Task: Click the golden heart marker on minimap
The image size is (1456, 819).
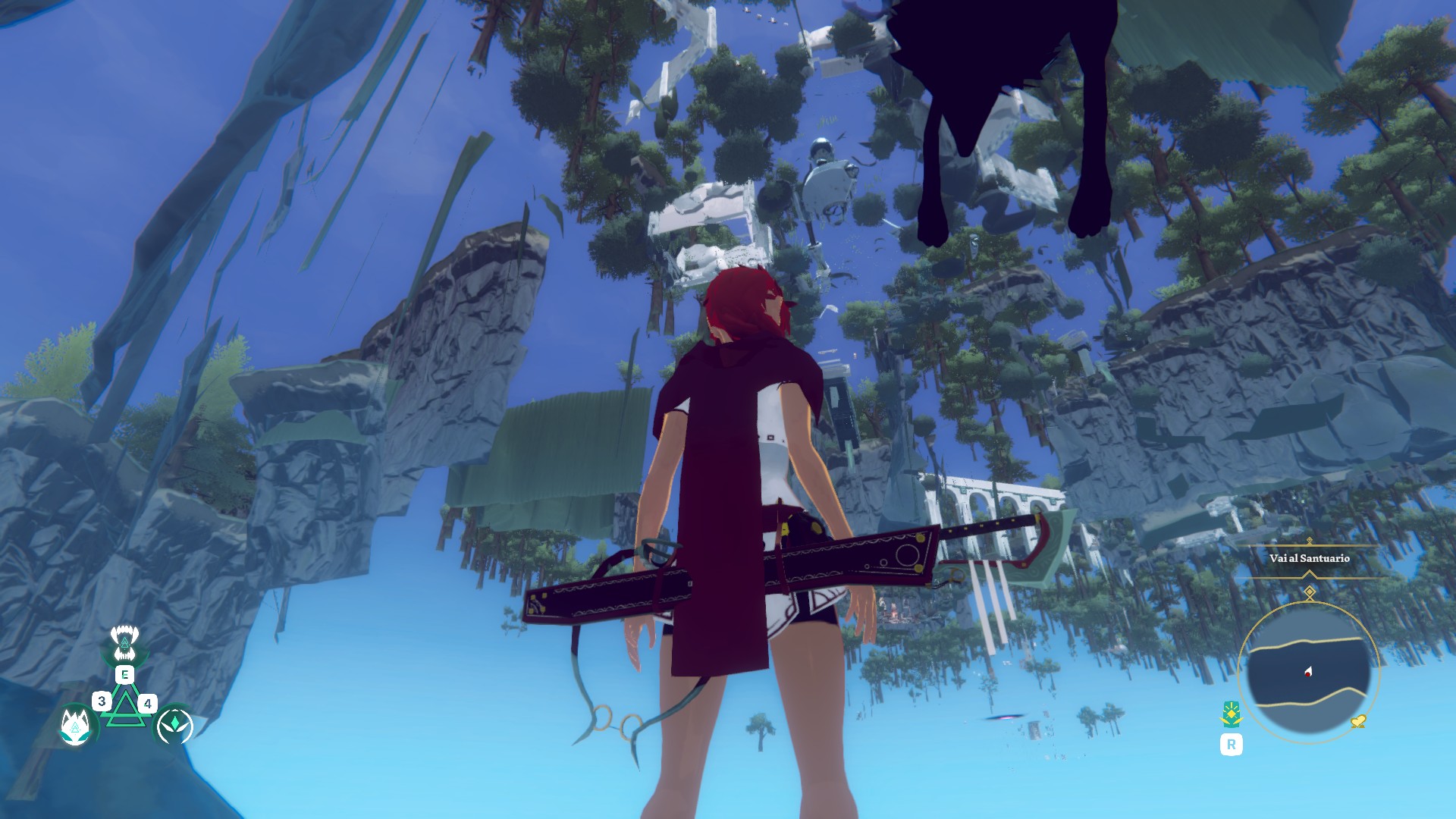Action: coord(1358,721)
